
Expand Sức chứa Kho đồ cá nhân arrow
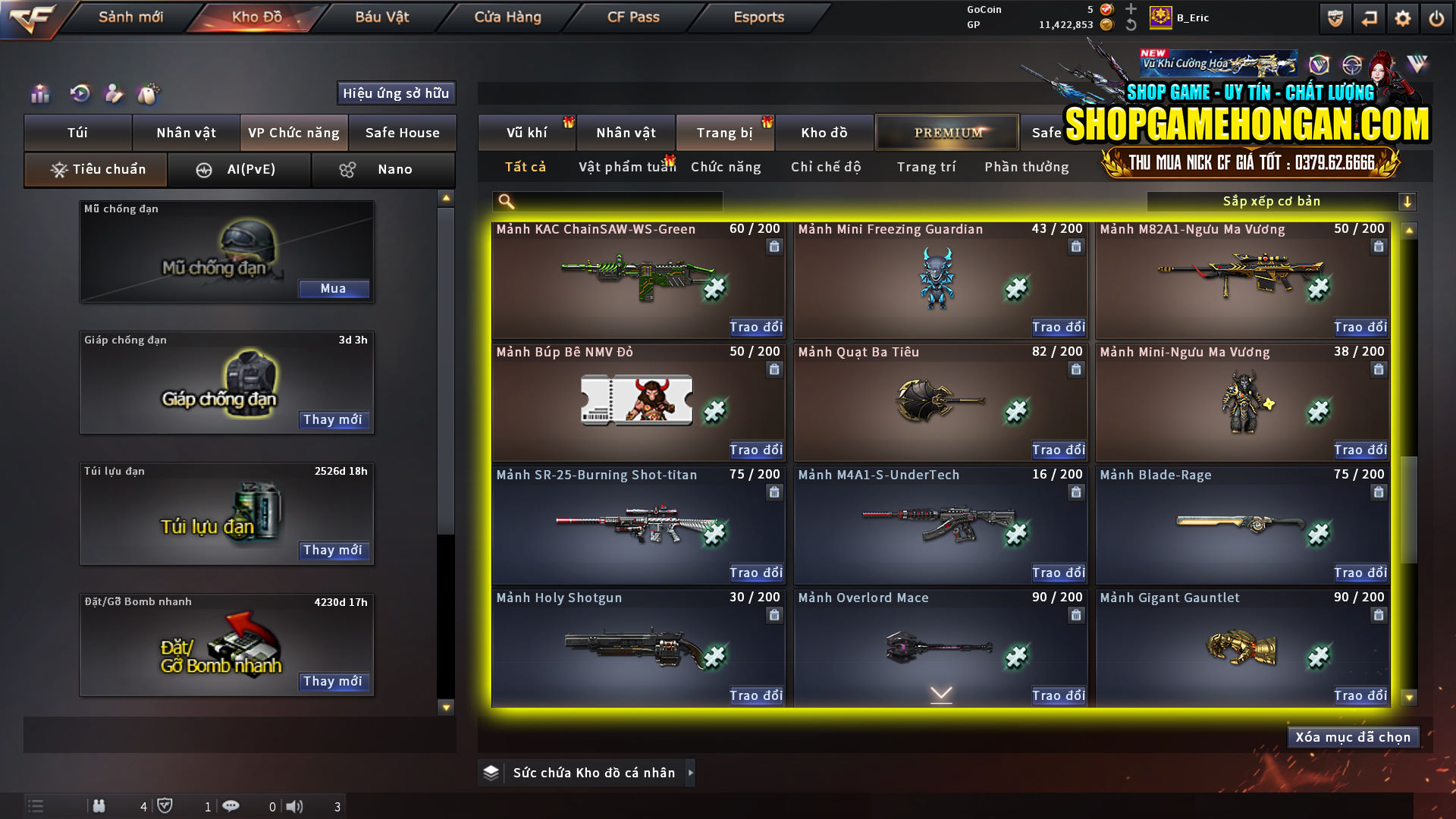click(690, 773)
